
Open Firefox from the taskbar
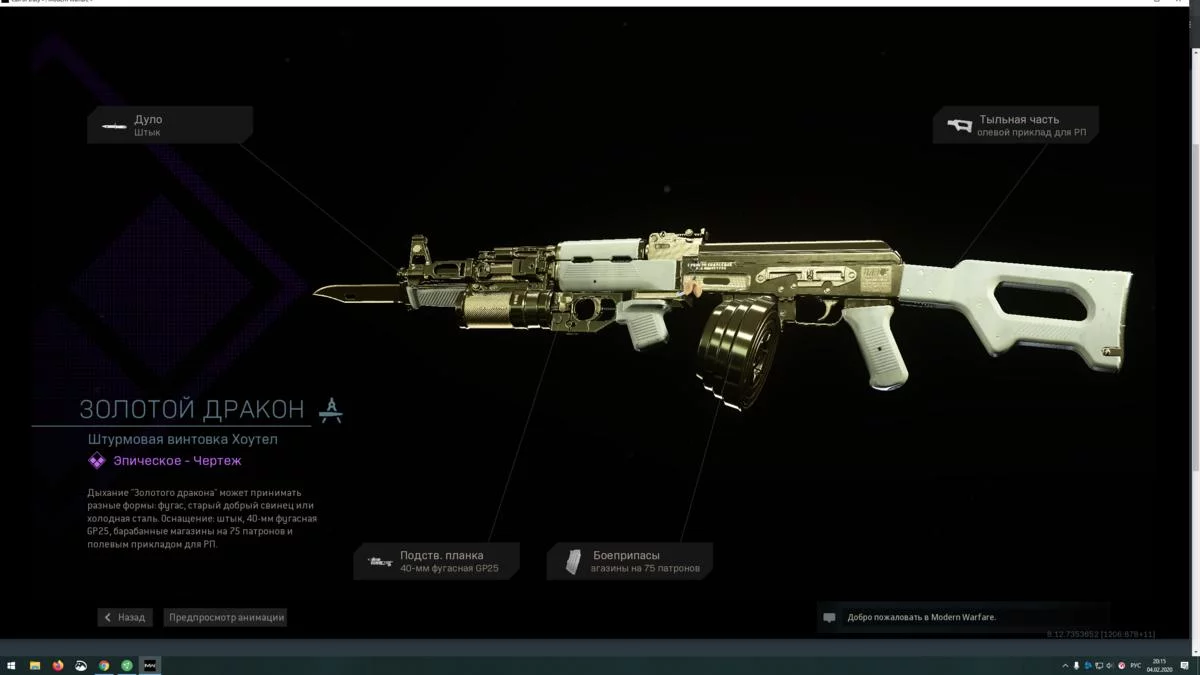58,665
